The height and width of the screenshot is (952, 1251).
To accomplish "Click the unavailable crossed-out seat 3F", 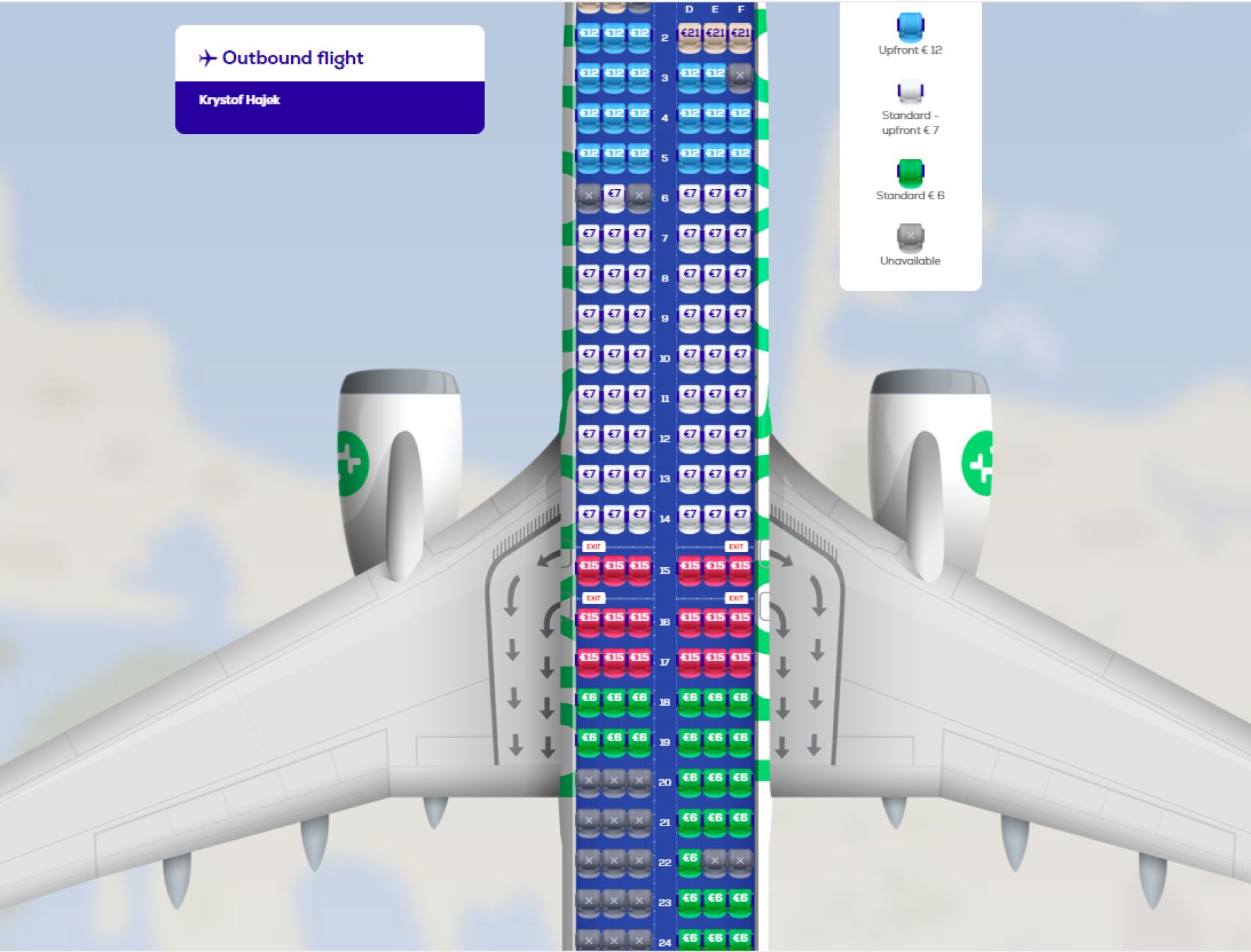I will pos(740,76).
